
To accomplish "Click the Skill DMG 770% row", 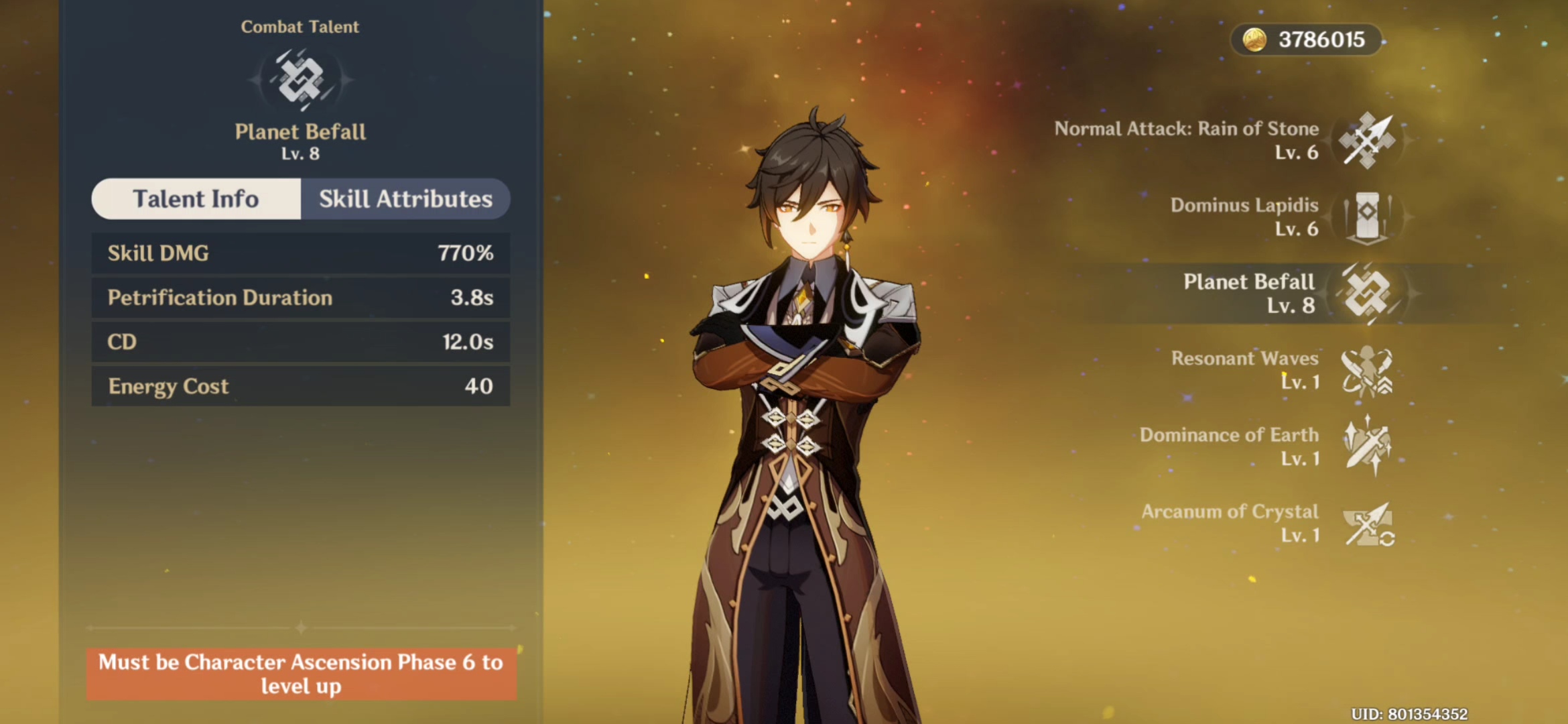I will point(300,253).
